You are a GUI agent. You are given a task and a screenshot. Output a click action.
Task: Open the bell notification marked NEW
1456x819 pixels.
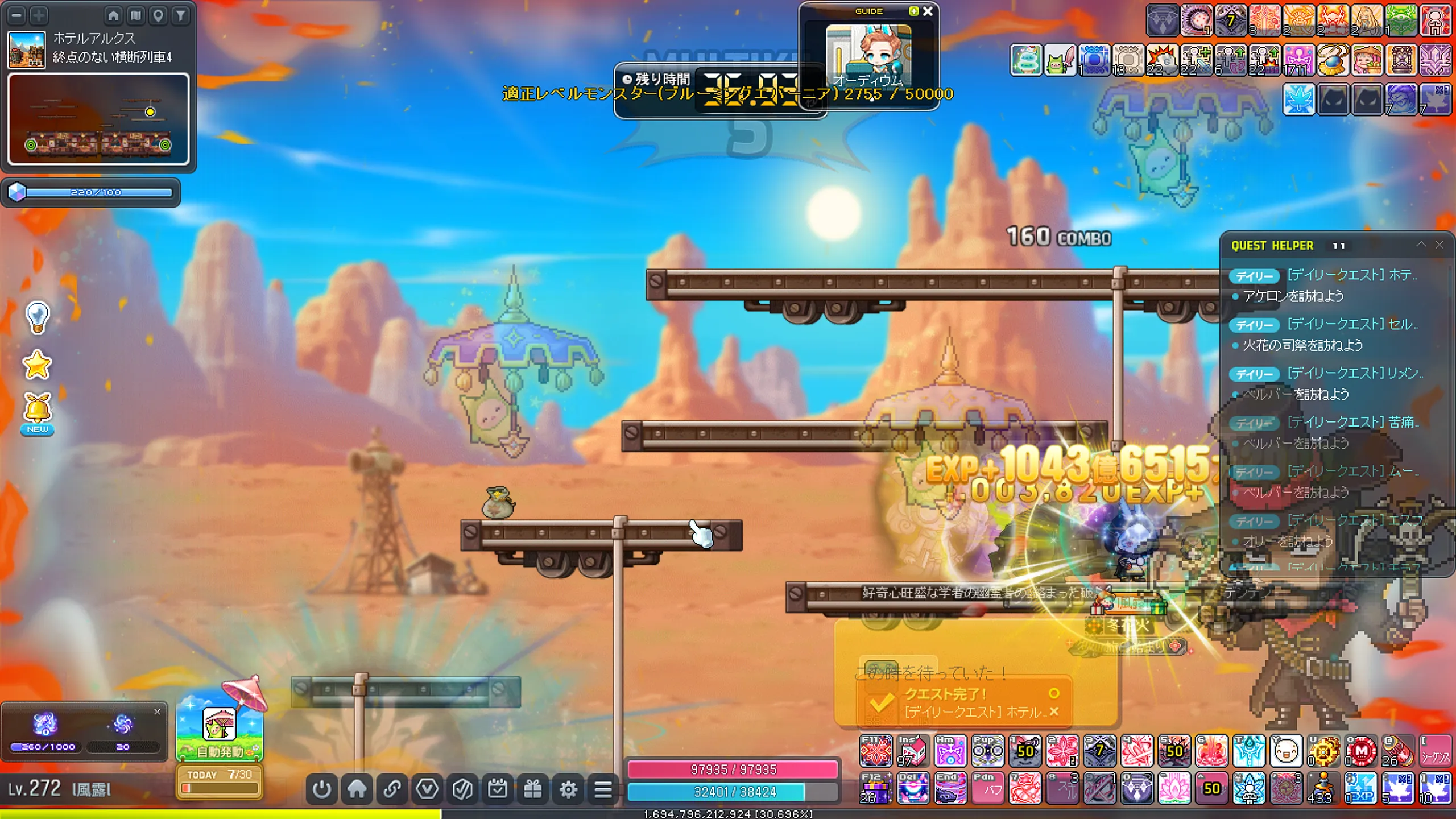point(38,411)
